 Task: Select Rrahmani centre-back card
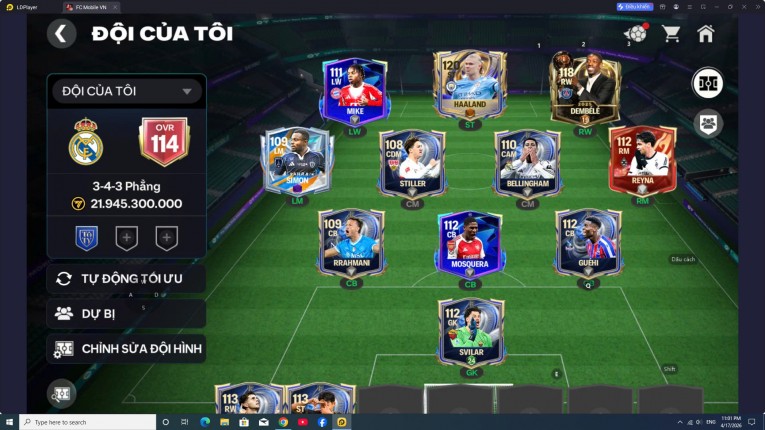click(x=351, y=242)
